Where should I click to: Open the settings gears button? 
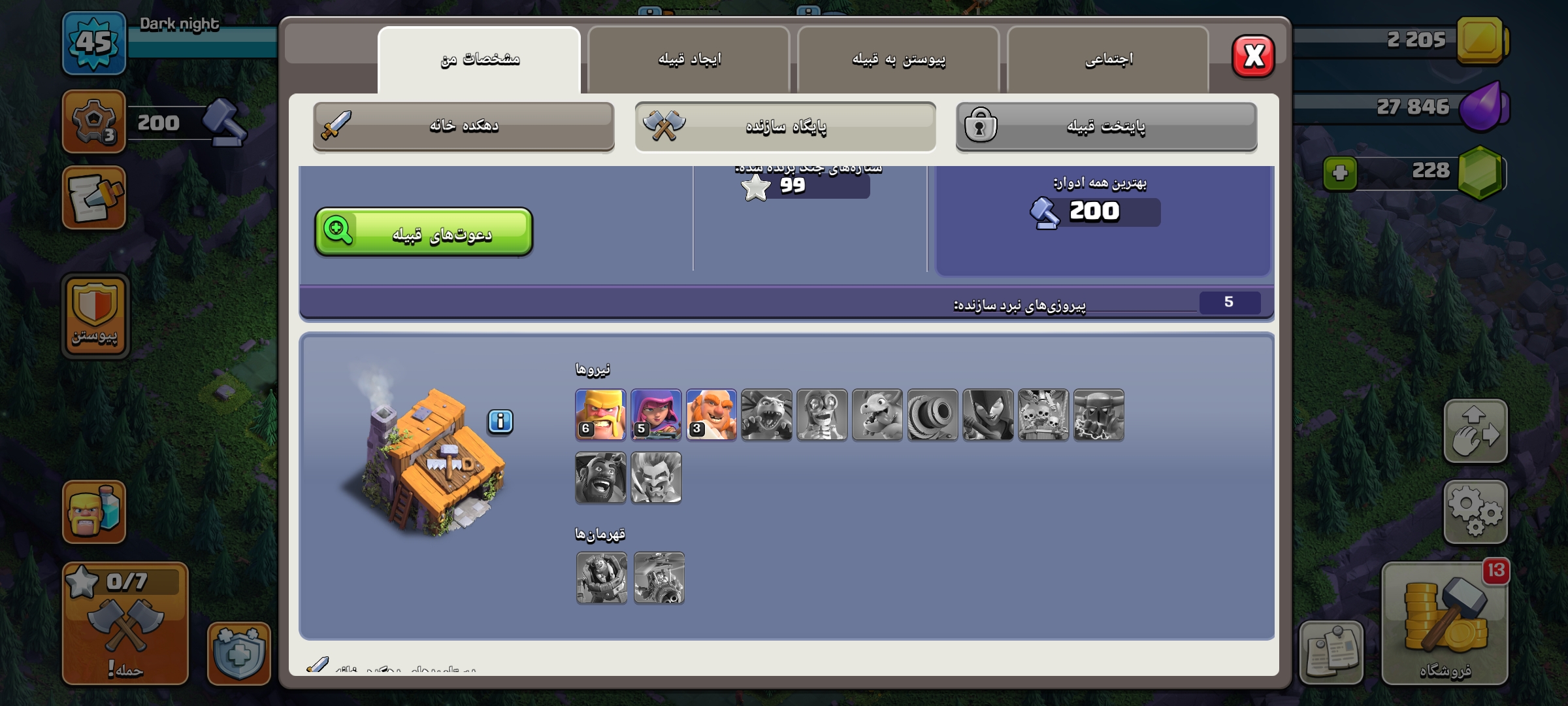point(1475,512)
